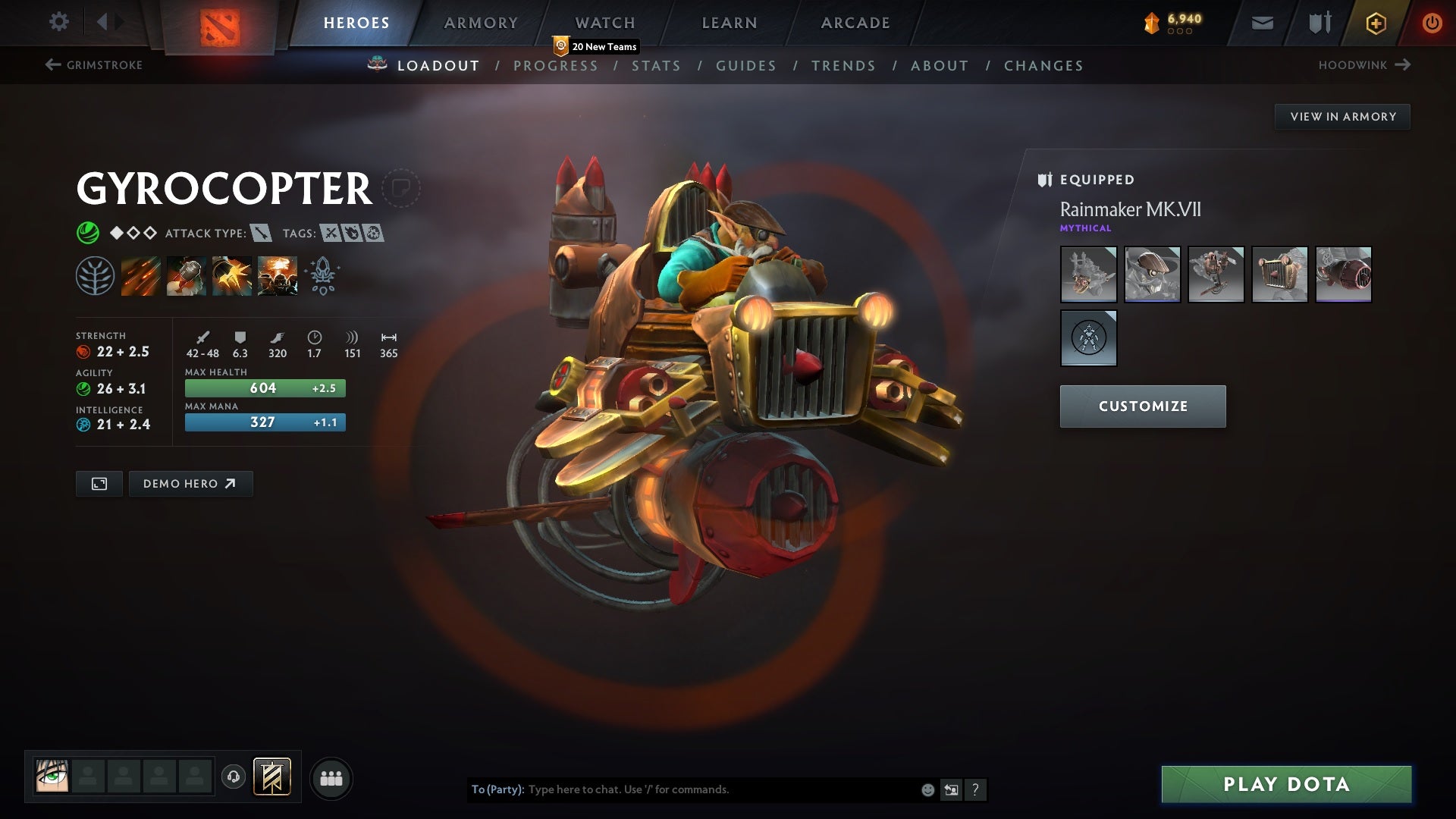The image size is (1456, 819).
Task: Select the Rocket Barrage ability icon
Action: [x=141, y=275]
